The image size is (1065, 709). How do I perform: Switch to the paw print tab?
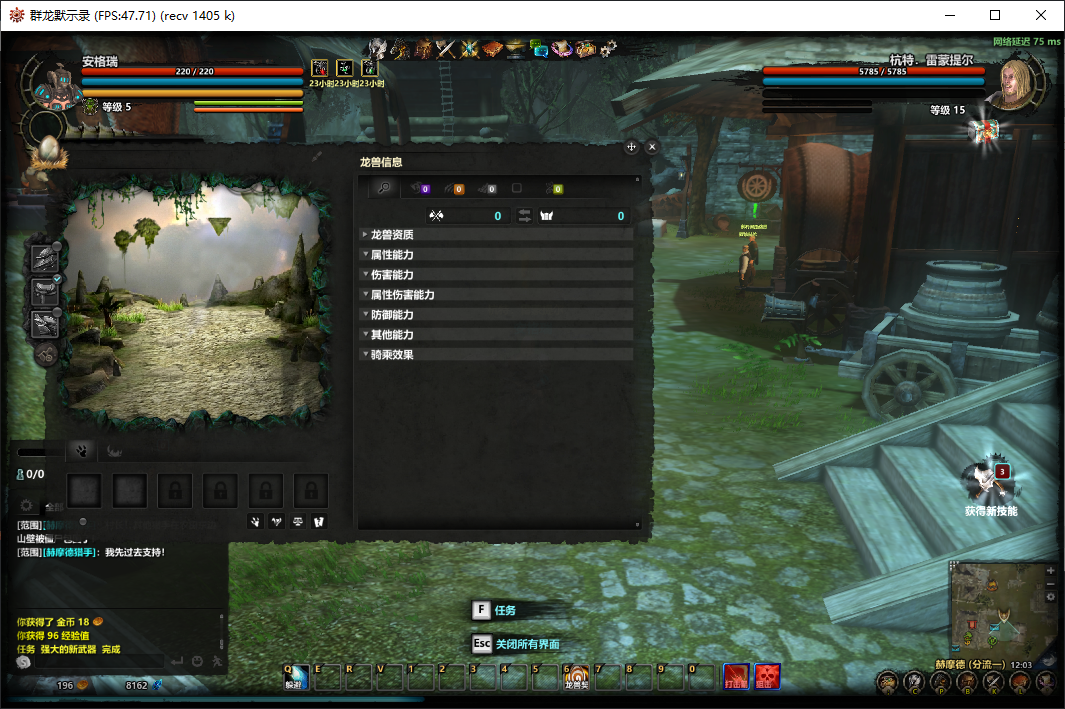(x=79, y=451)
